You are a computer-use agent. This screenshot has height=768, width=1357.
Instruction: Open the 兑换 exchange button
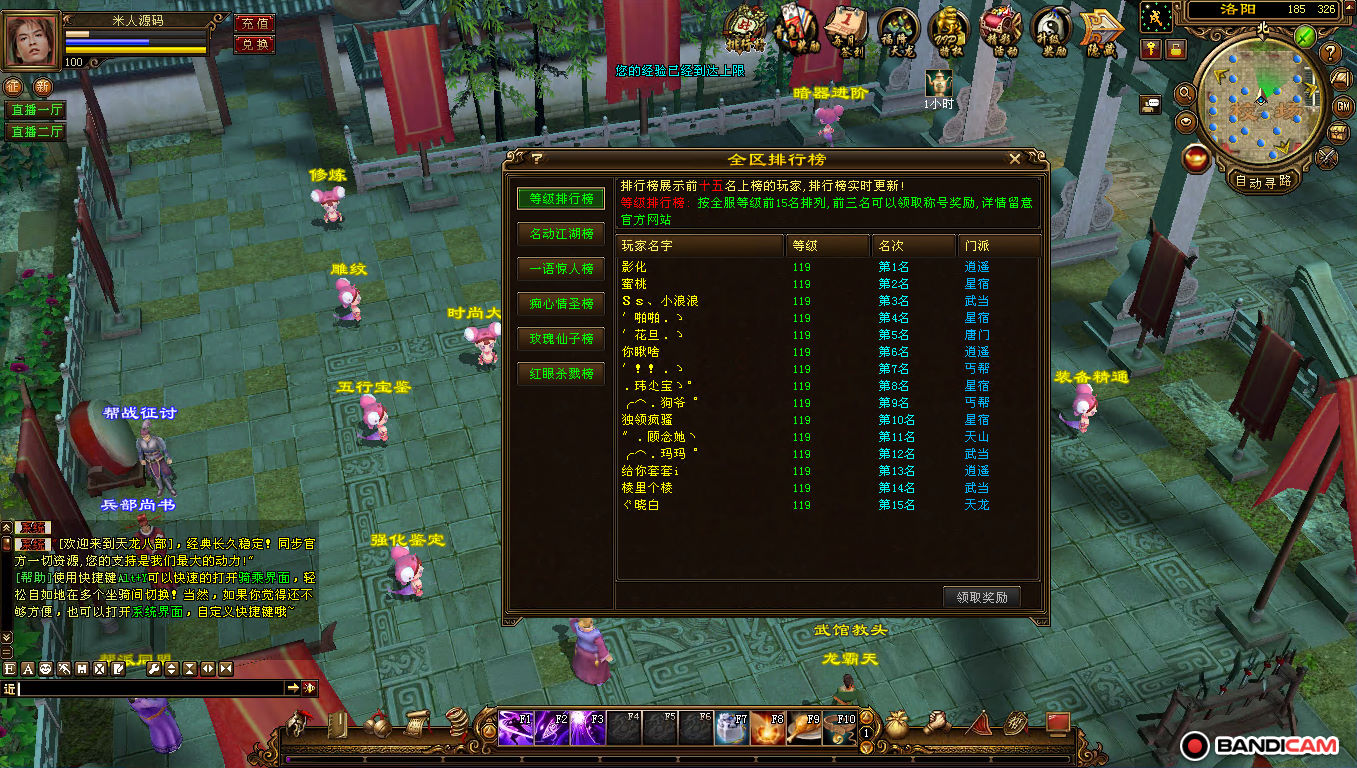click(x=255, y=44)
